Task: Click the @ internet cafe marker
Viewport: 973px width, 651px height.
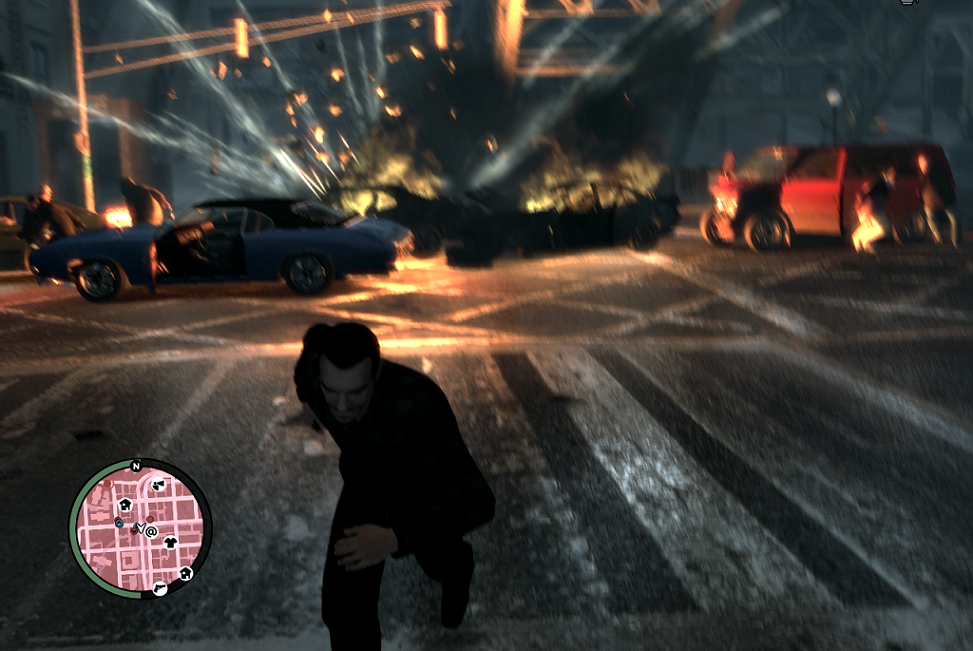Action: tap(151, 530)
